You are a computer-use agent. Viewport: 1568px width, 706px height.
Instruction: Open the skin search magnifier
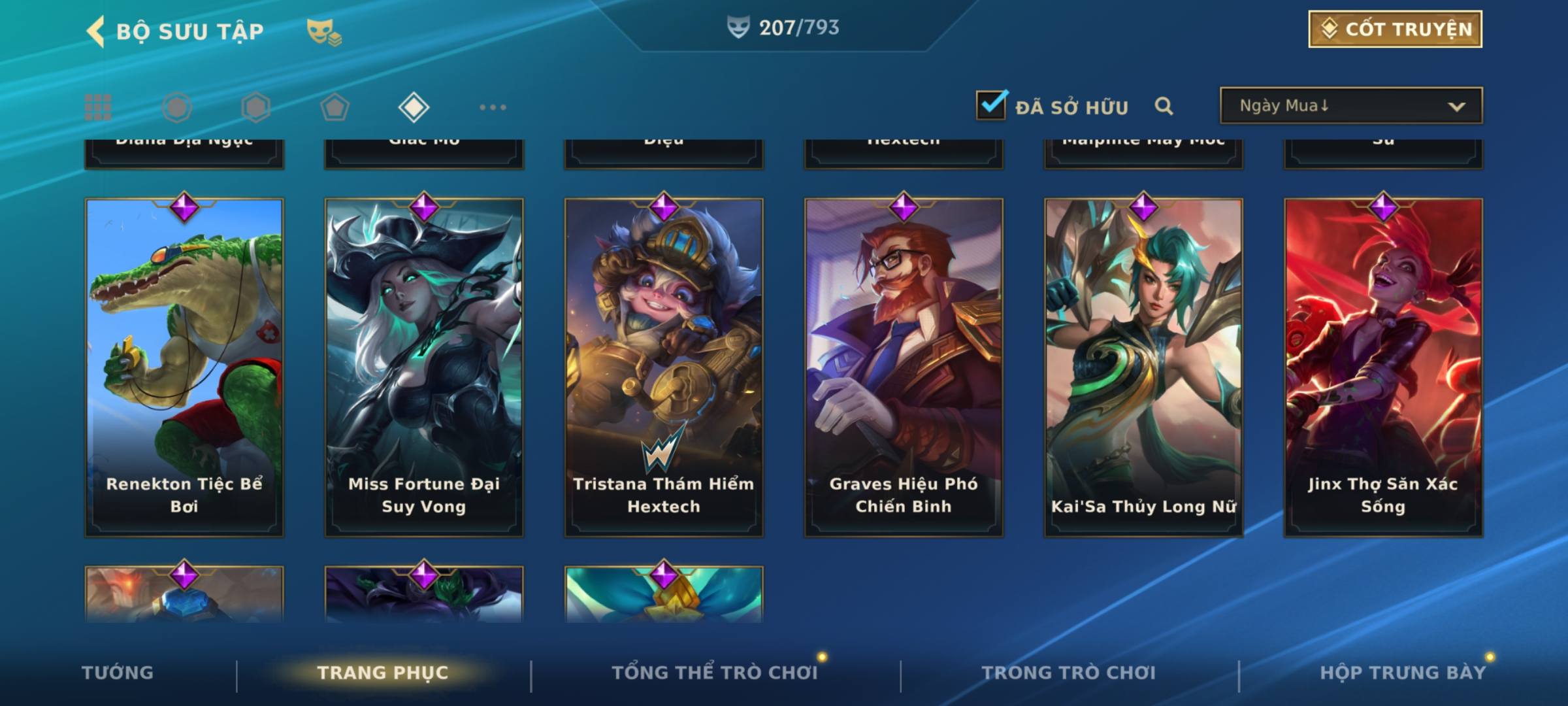click(x=1164, y=106)
